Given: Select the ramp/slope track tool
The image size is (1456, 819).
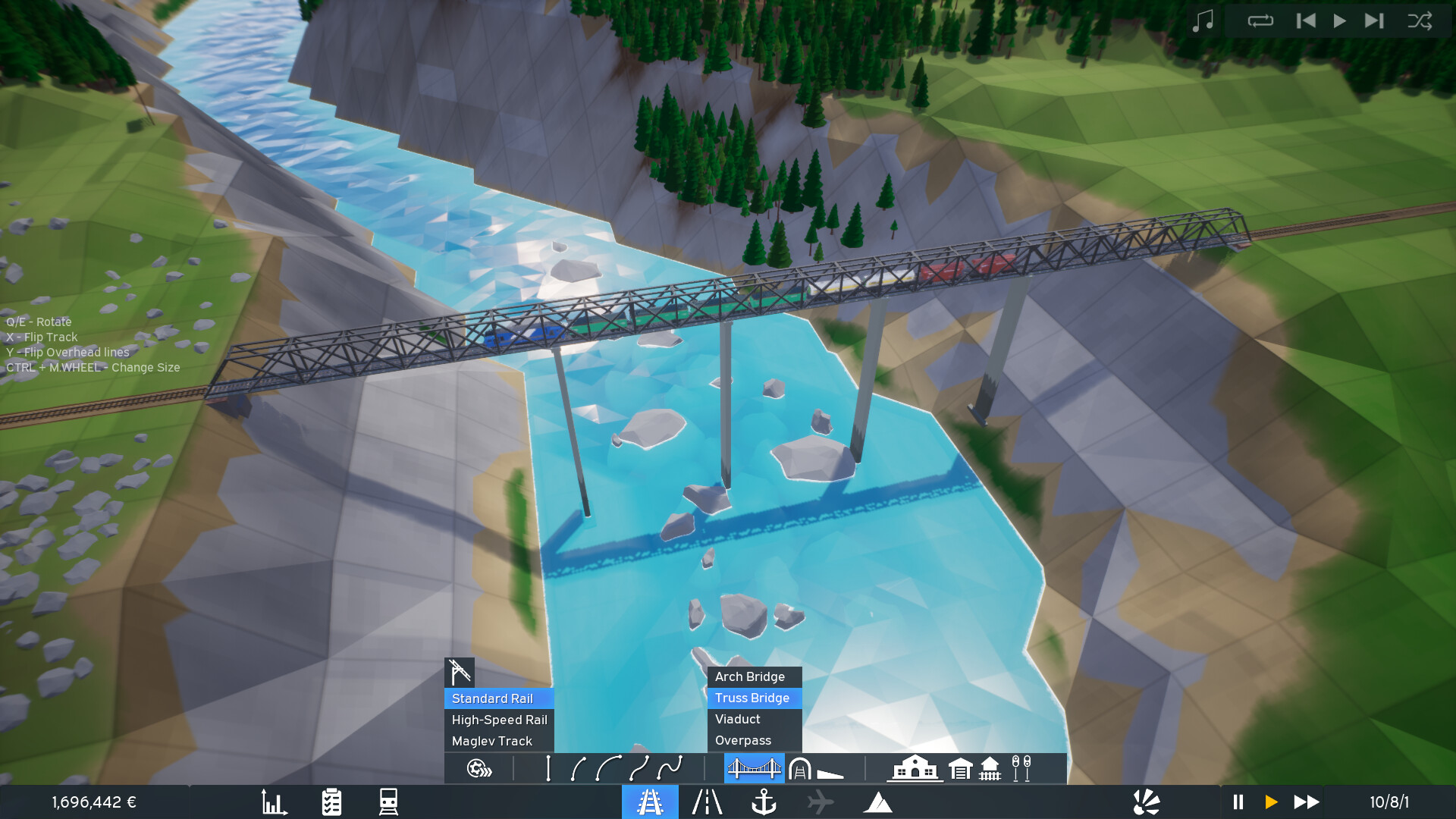Looking at the screenshot, I should 832,770.
